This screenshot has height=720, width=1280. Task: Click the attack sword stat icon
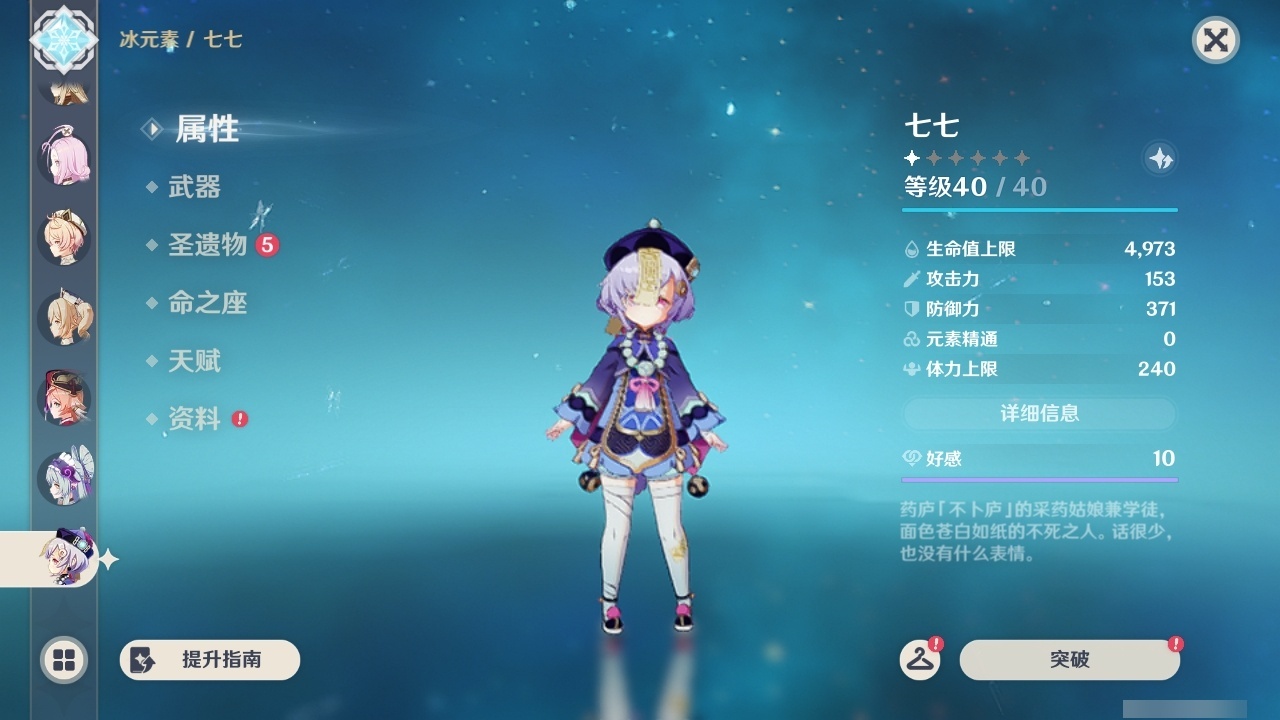point(911,279)
